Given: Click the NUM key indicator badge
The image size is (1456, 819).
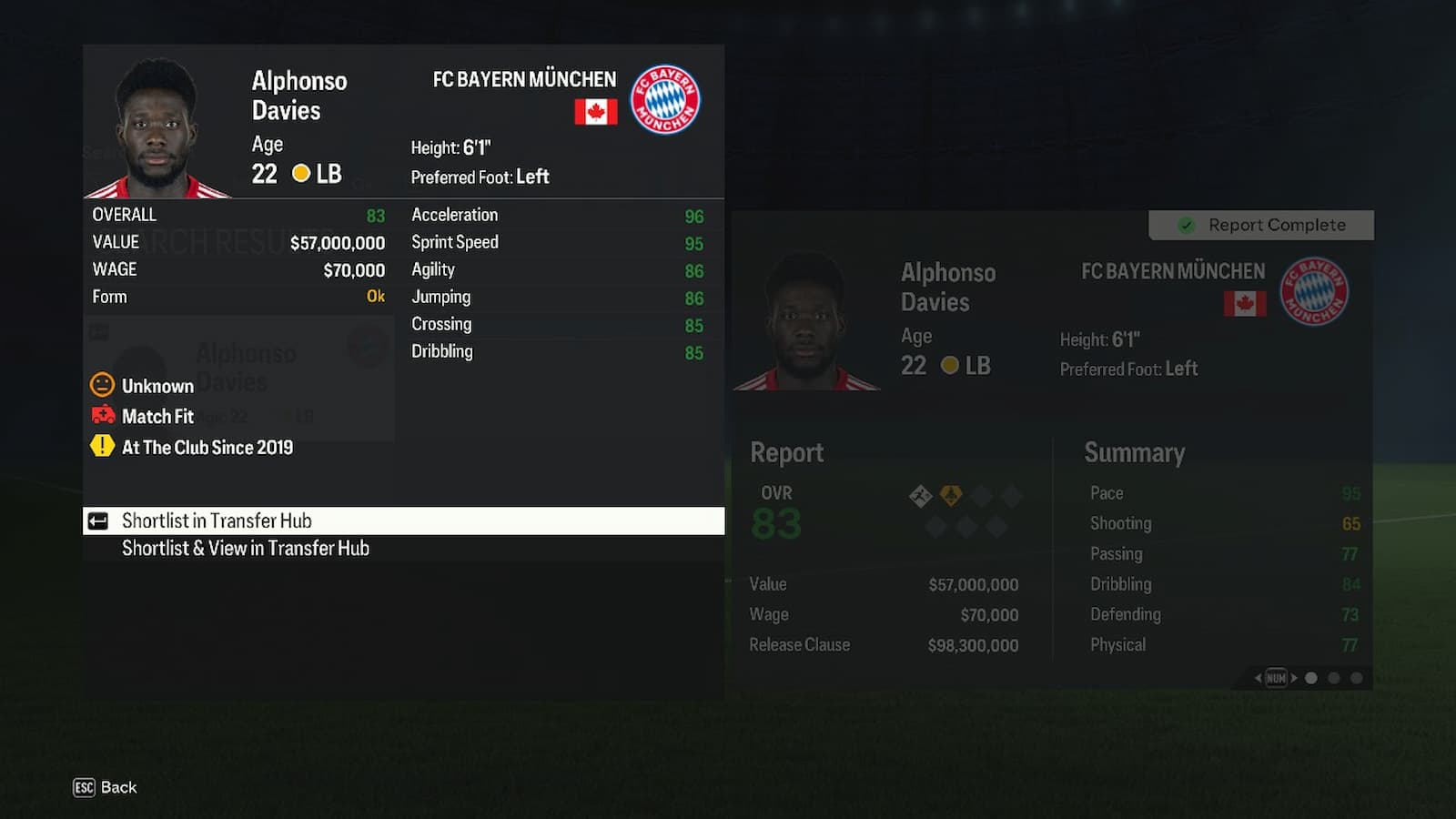Looking at the screenshot, I should (x=1277, y=677).
